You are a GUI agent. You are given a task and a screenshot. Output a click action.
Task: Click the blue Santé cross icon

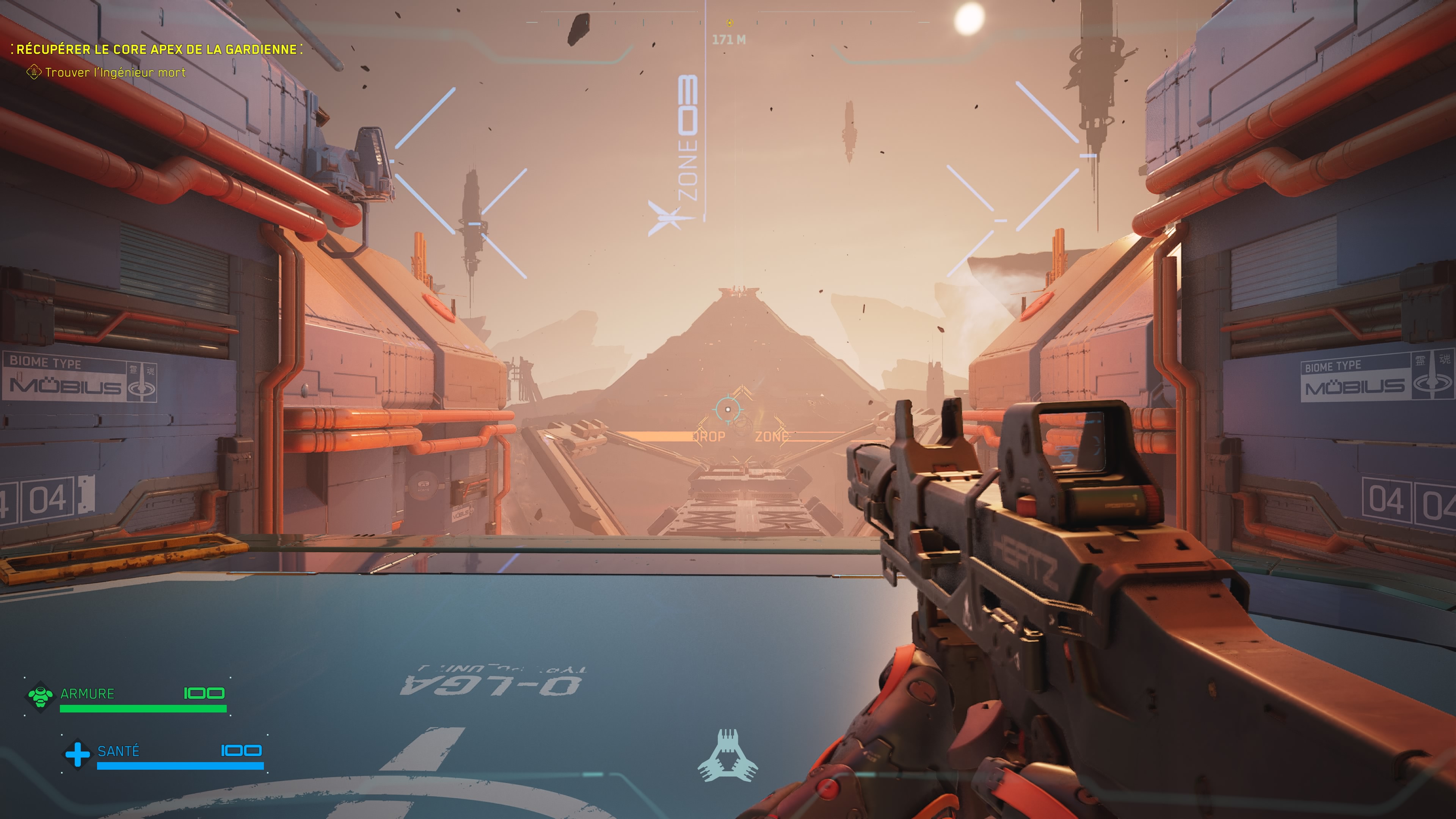pyautogui.click(x=77, y=754)
